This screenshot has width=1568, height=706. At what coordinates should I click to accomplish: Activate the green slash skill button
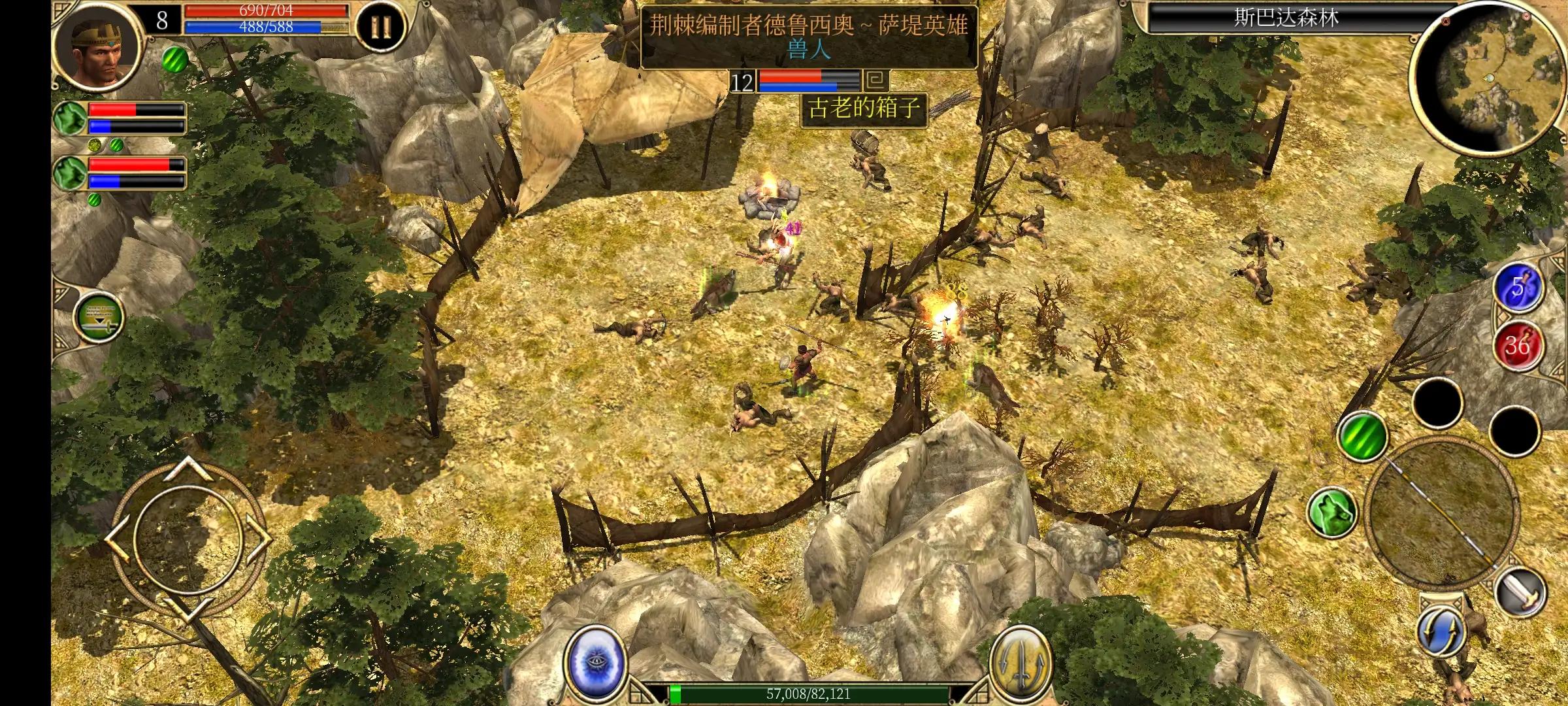[x=1364, y=435]
